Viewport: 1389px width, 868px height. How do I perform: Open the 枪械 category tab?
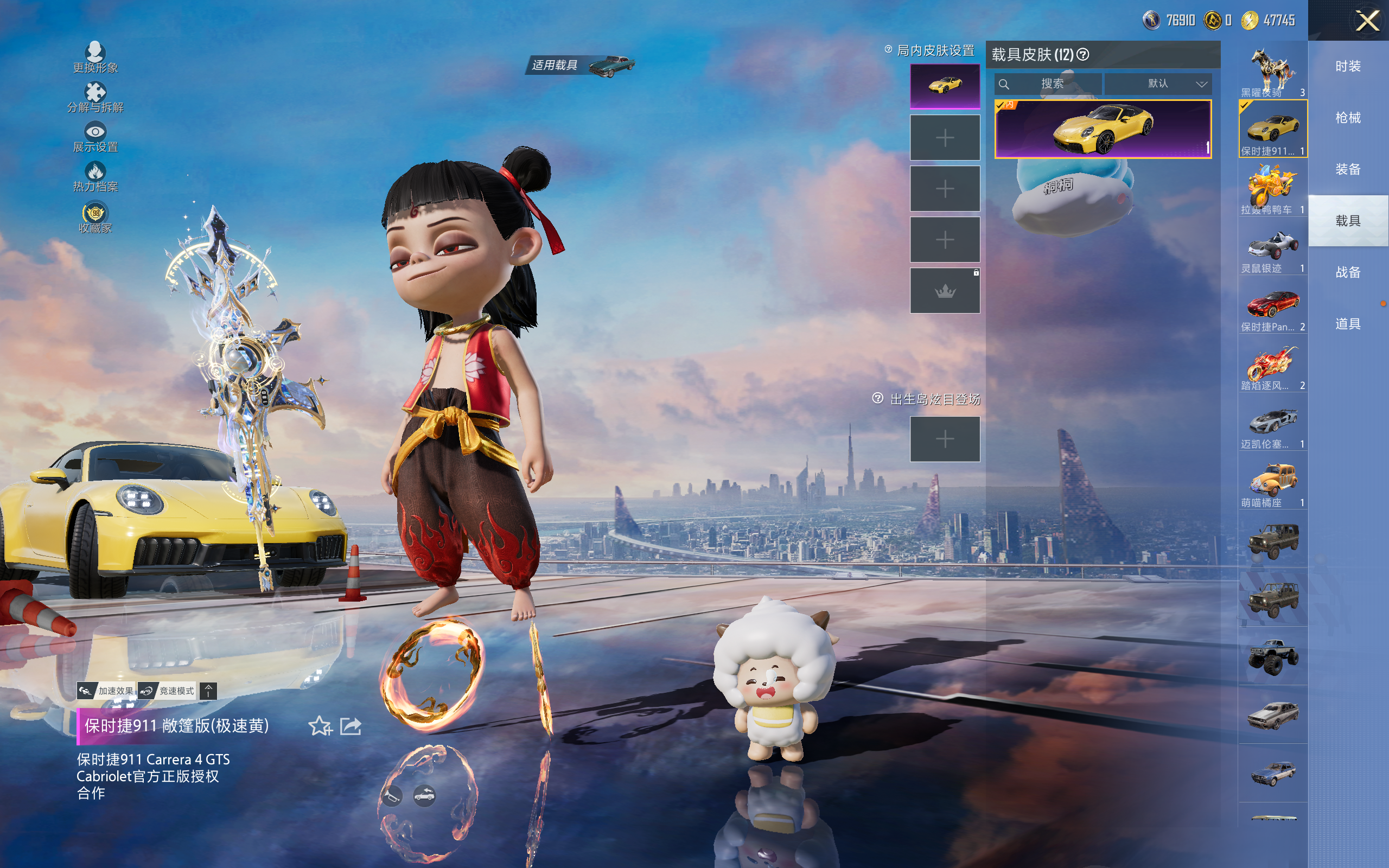point(1348,118)
